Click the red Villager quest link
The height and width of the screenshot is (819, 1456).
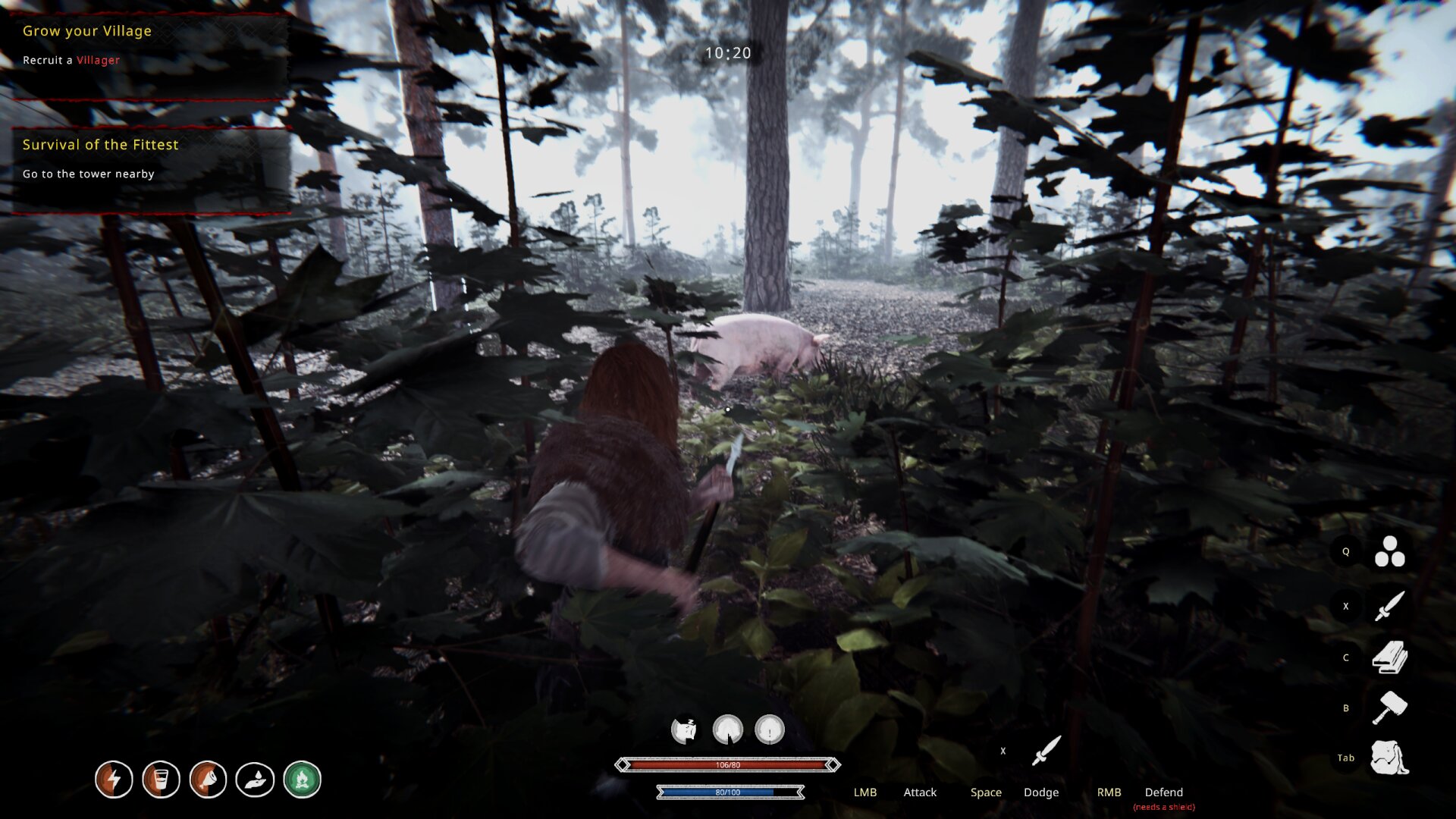pyautogui.click(x=97, y=60)
